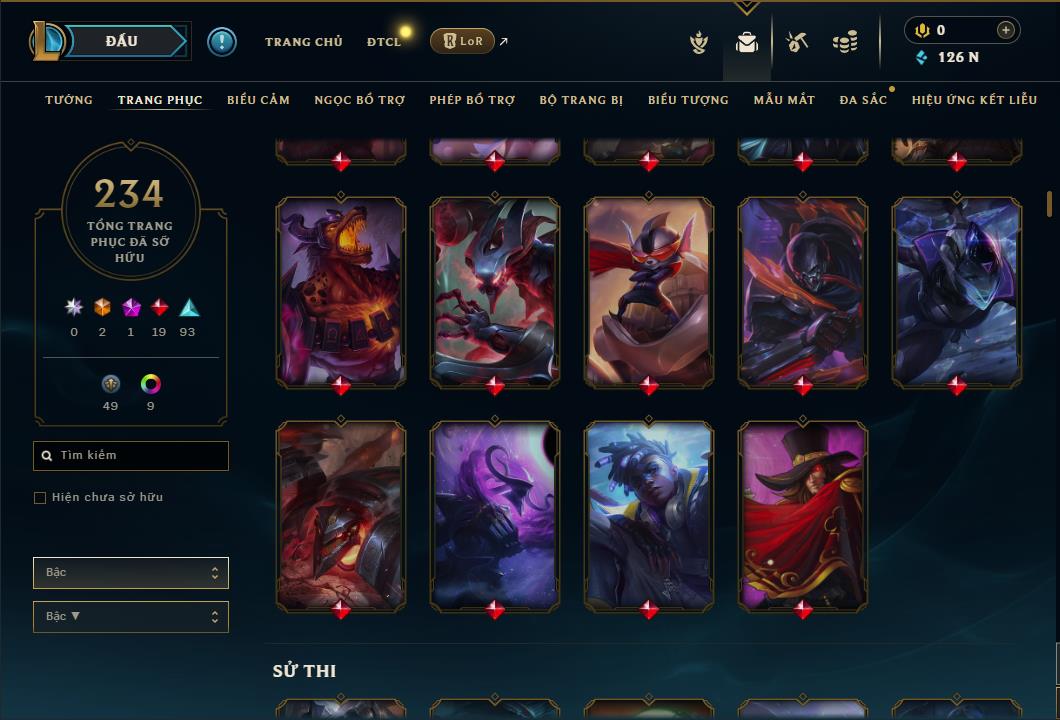
Task: Open the MẪU MẮT tab
Action: 784,100
